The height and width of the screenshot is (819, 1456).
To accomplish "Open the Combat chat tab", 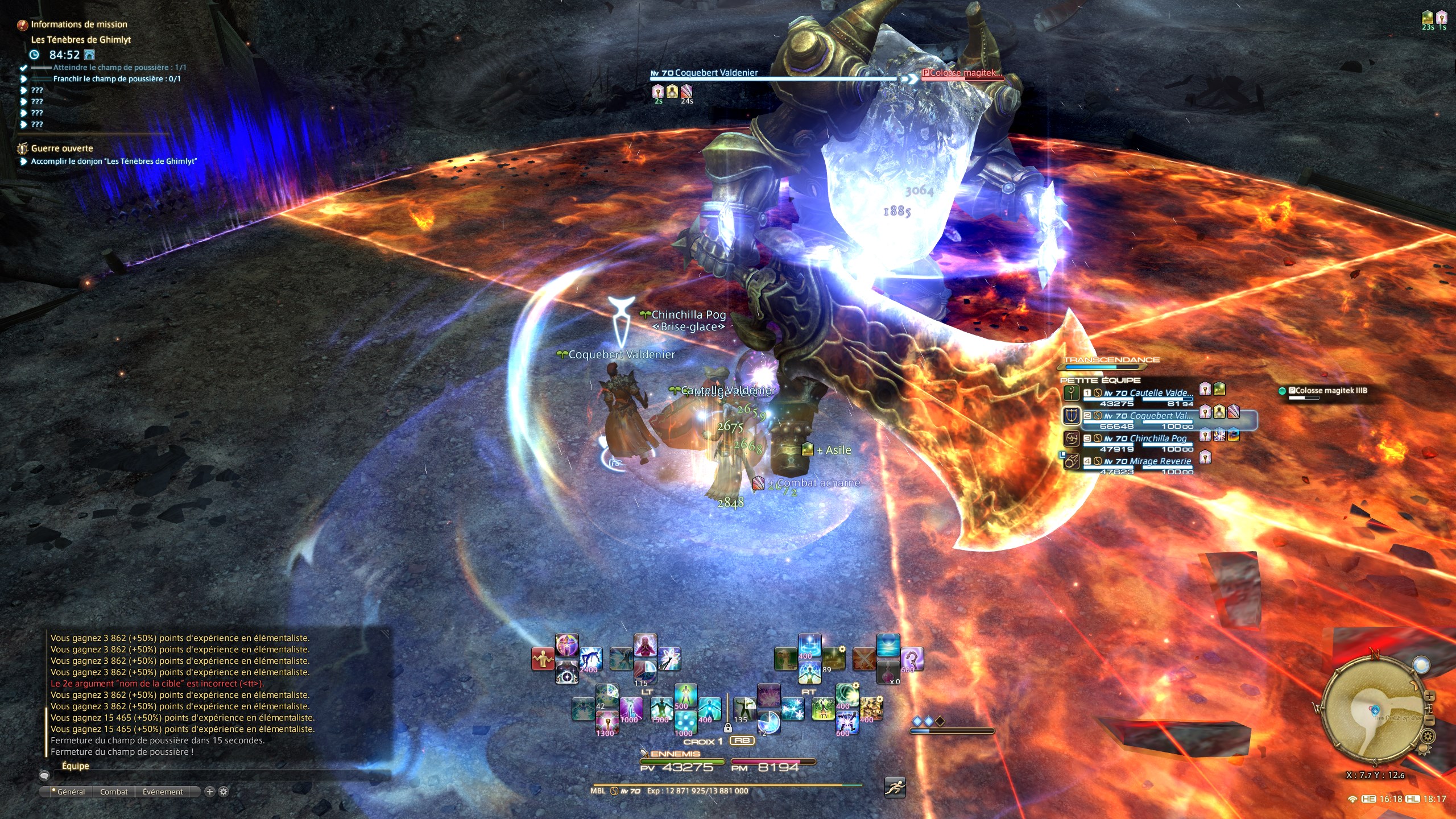I will [x=114, y=792].
